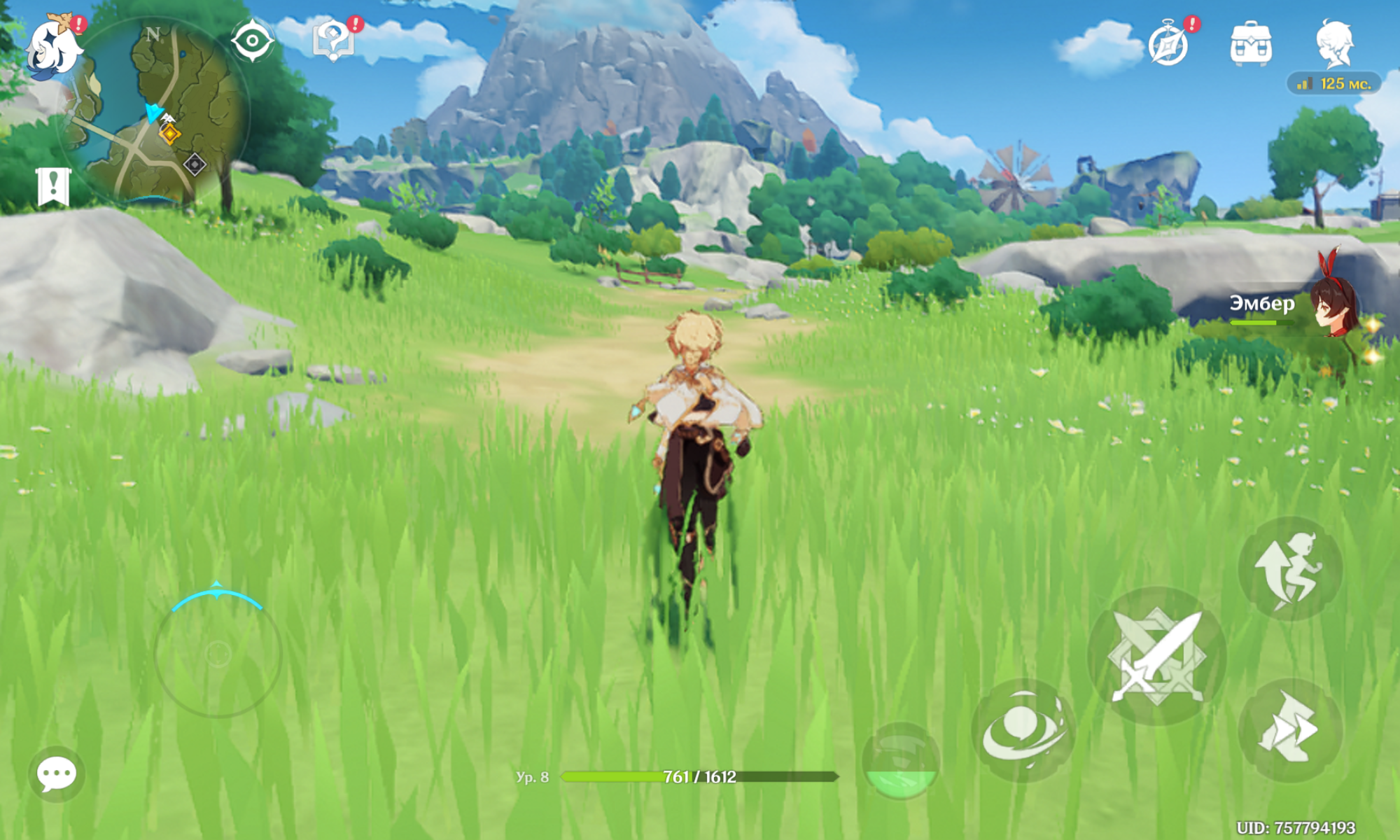The height and width of the screenshot is (840, 1400).
Task: Tap the sprint dash button
Action: coord(1290,729)
